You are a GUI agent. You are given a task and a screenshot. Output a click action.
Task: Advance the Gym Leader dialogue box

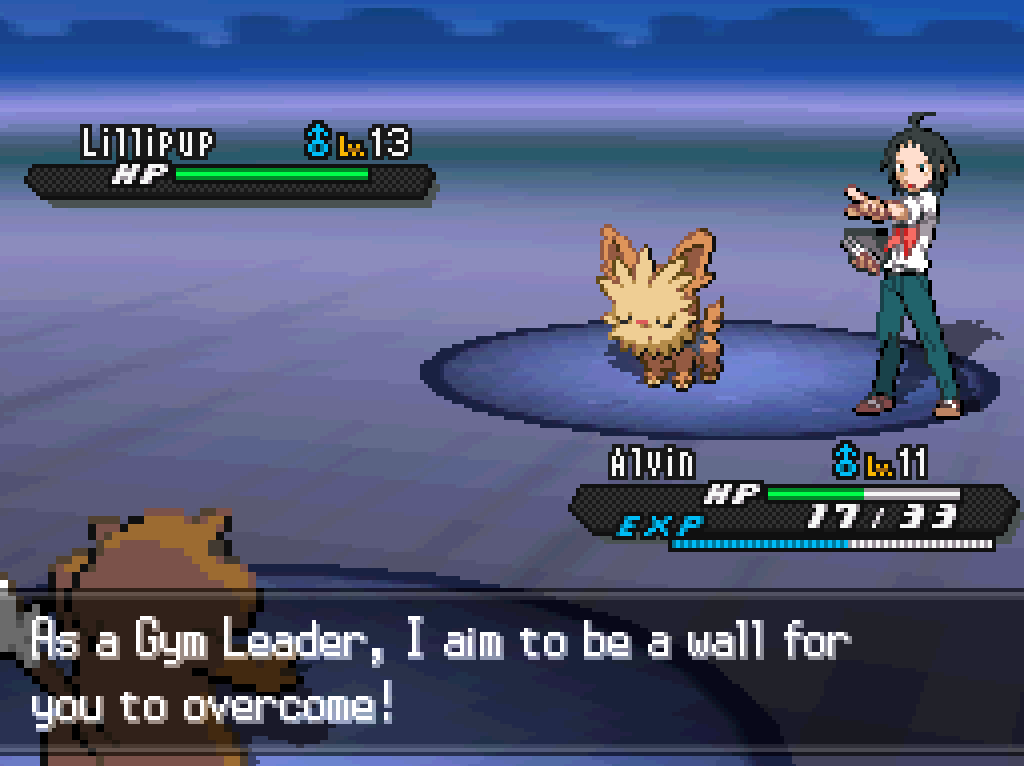point(512,674)
